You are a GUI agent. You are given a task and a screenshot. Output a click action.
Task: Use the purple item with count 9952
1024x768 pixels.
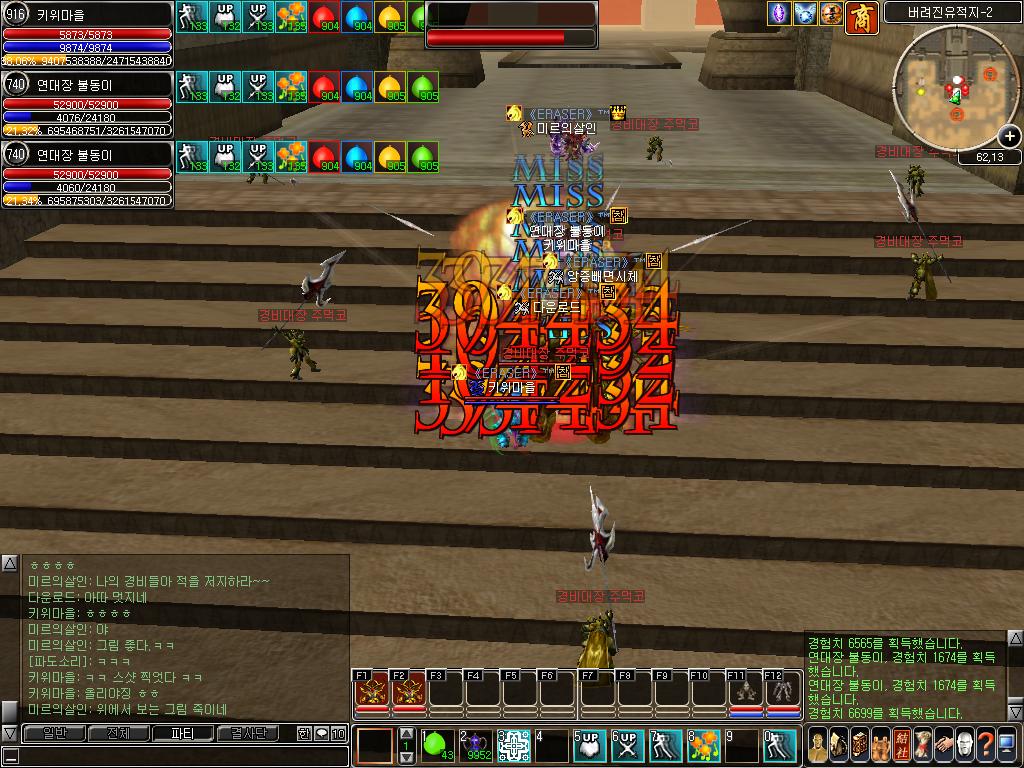coord(477,745)
